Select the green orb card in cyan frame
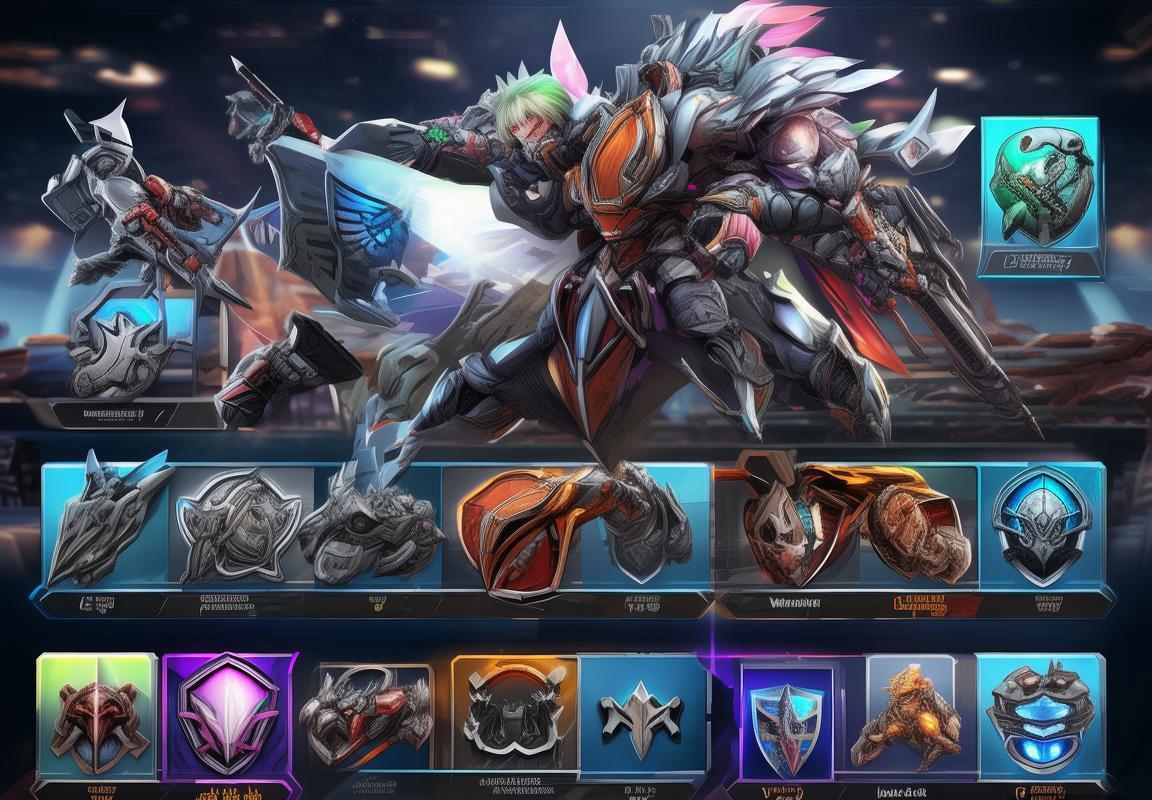Screen dimensions: 1152x800 click(x=1039, y=191)
